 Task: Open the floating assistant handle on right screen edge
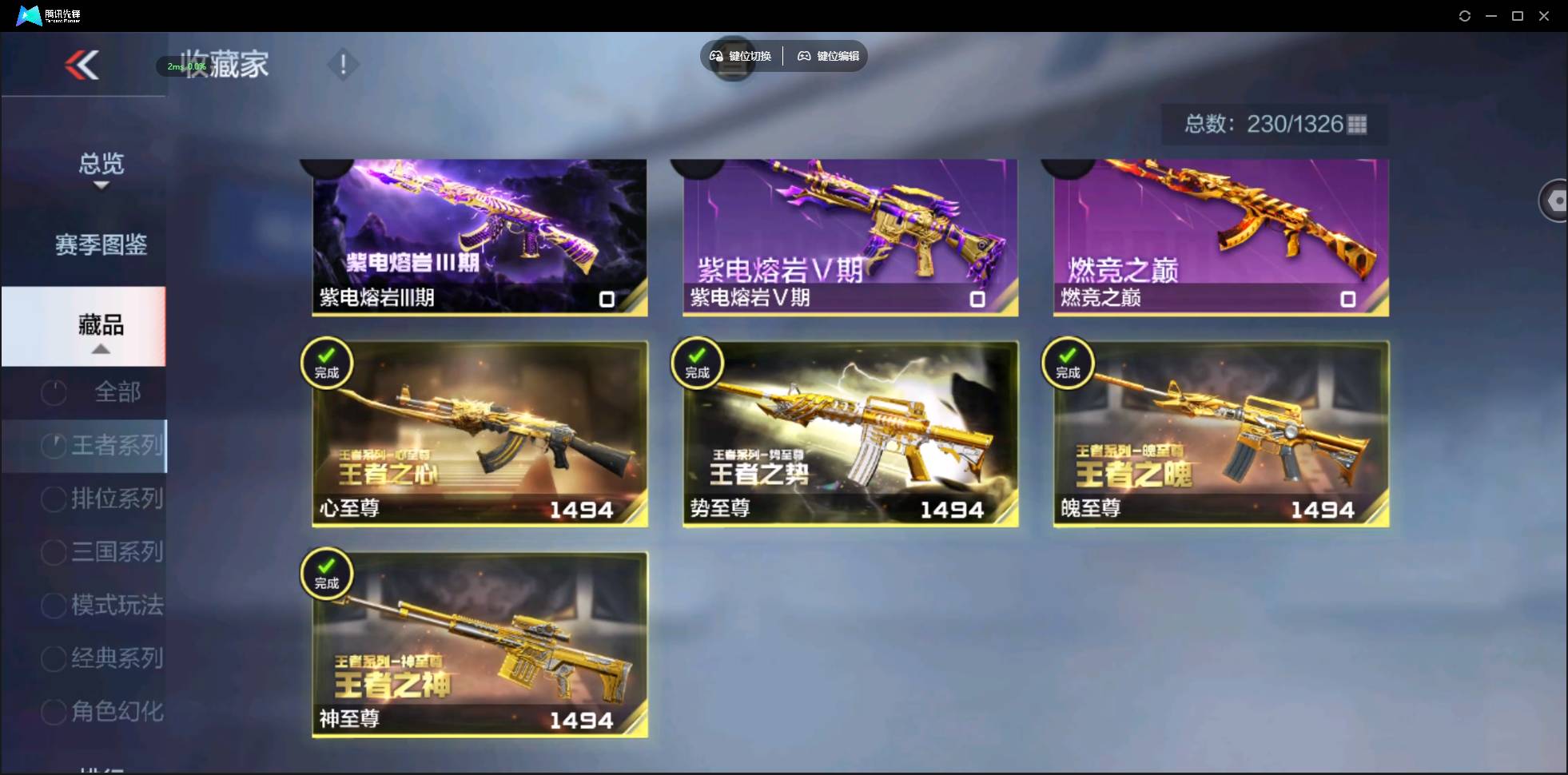point(1554,200)
